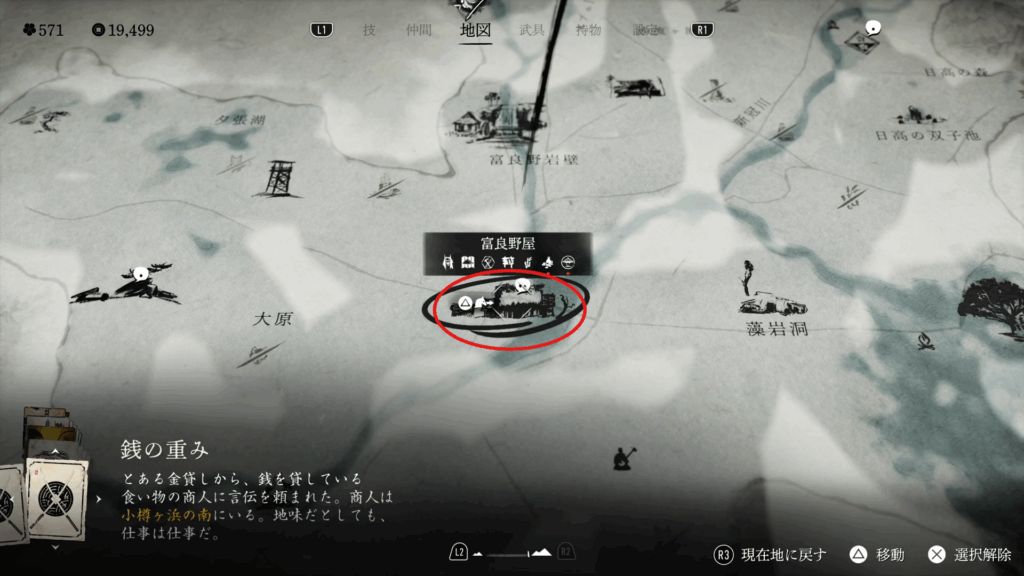
Task: Open the 持物 (items) tab
Action: click(x=588, y=30)
